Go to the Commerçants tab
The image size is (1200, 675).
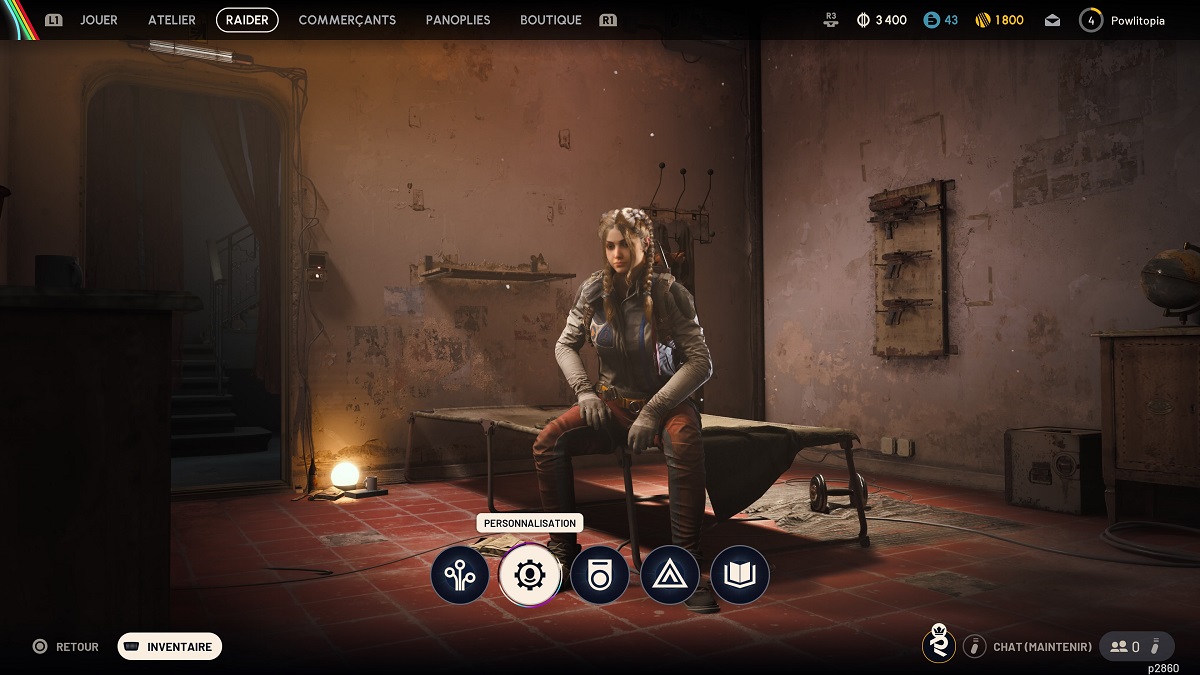click(347, 20)
